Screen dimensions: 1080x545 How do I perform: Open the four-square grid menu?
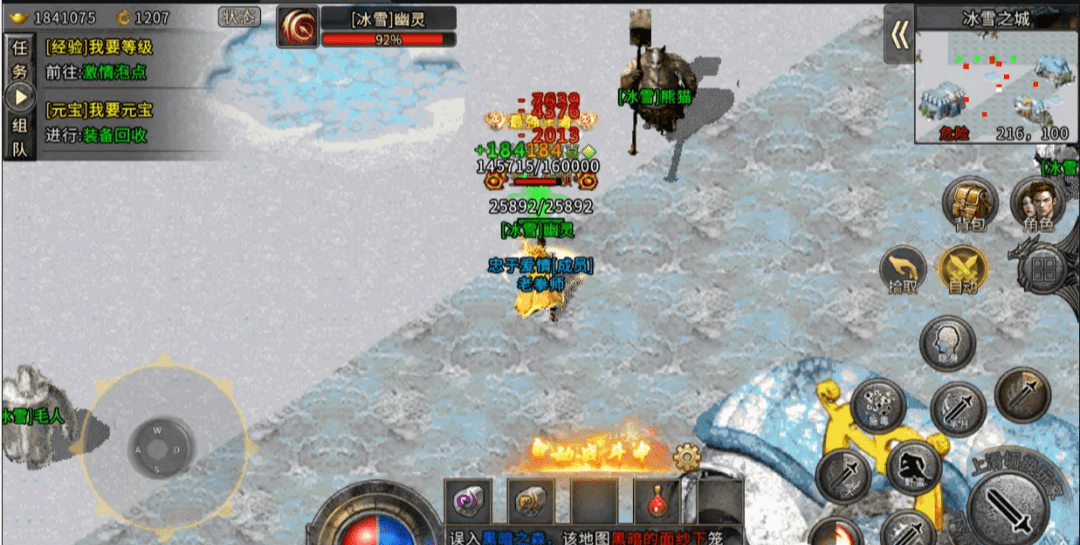1045,271
